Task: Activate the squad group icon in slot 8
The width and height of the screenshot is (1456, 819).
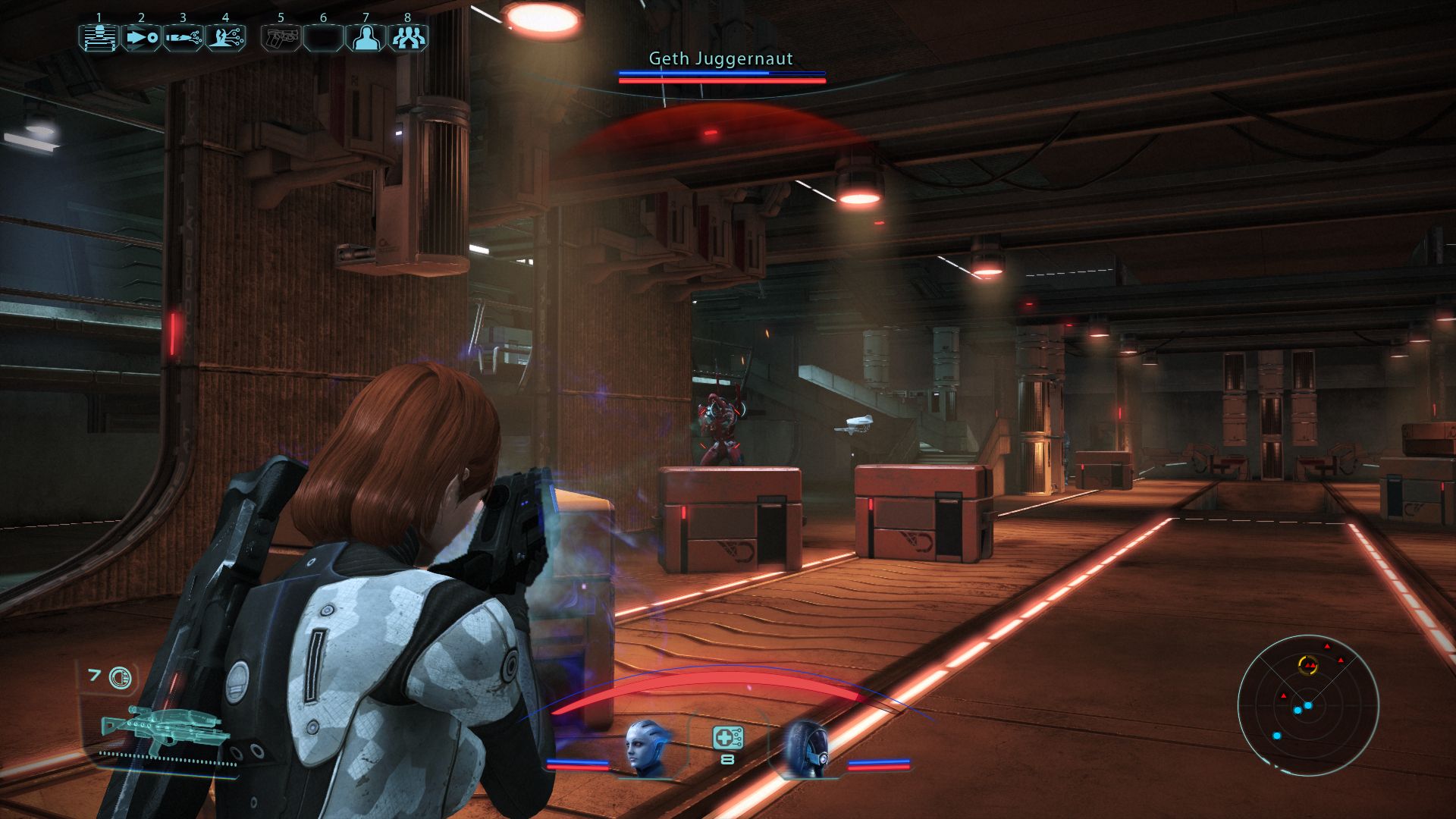Action: point(408,37)
